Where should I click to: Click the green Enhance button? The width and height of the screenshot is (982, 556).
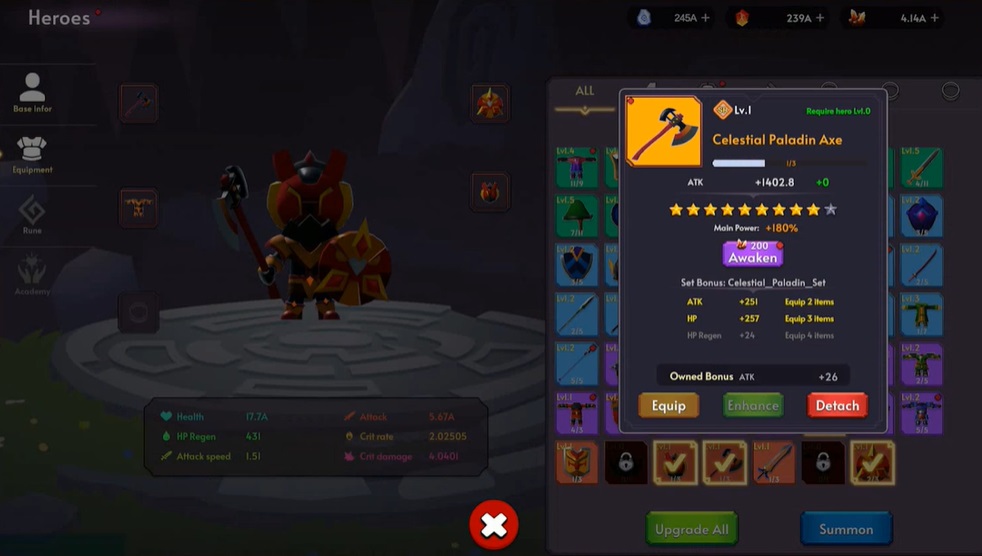753,405
